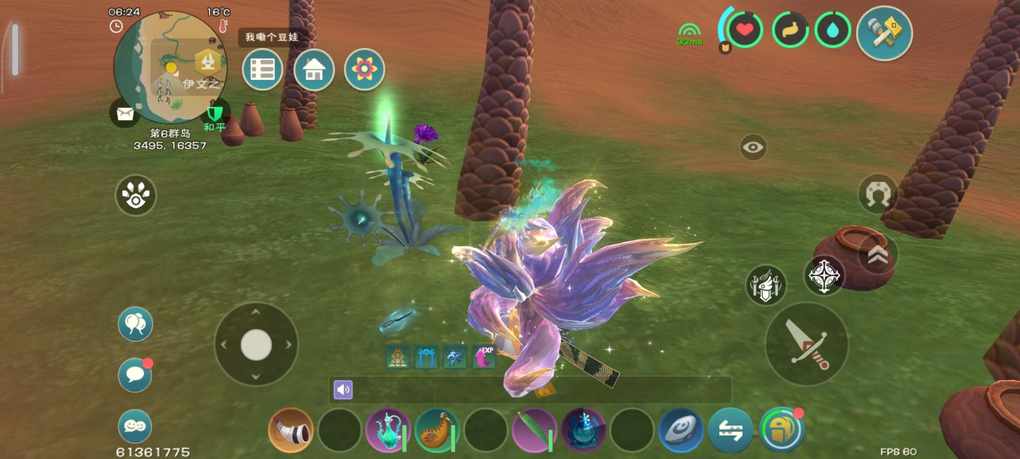
Task: Open the pet paw menu
Action: 136,195
